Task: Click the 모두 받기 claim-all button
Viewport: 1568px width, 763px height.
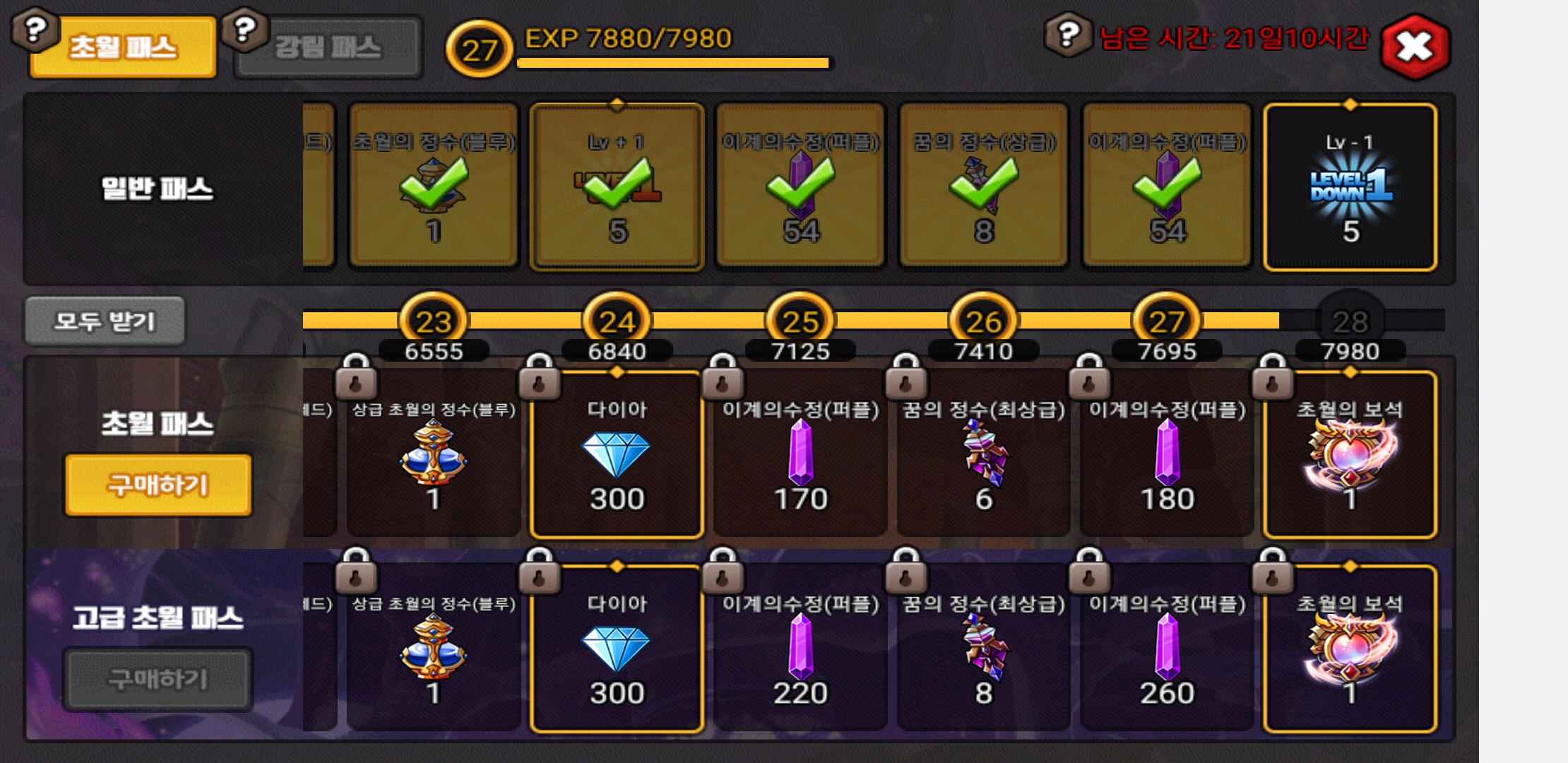Action: pos(105,321)
